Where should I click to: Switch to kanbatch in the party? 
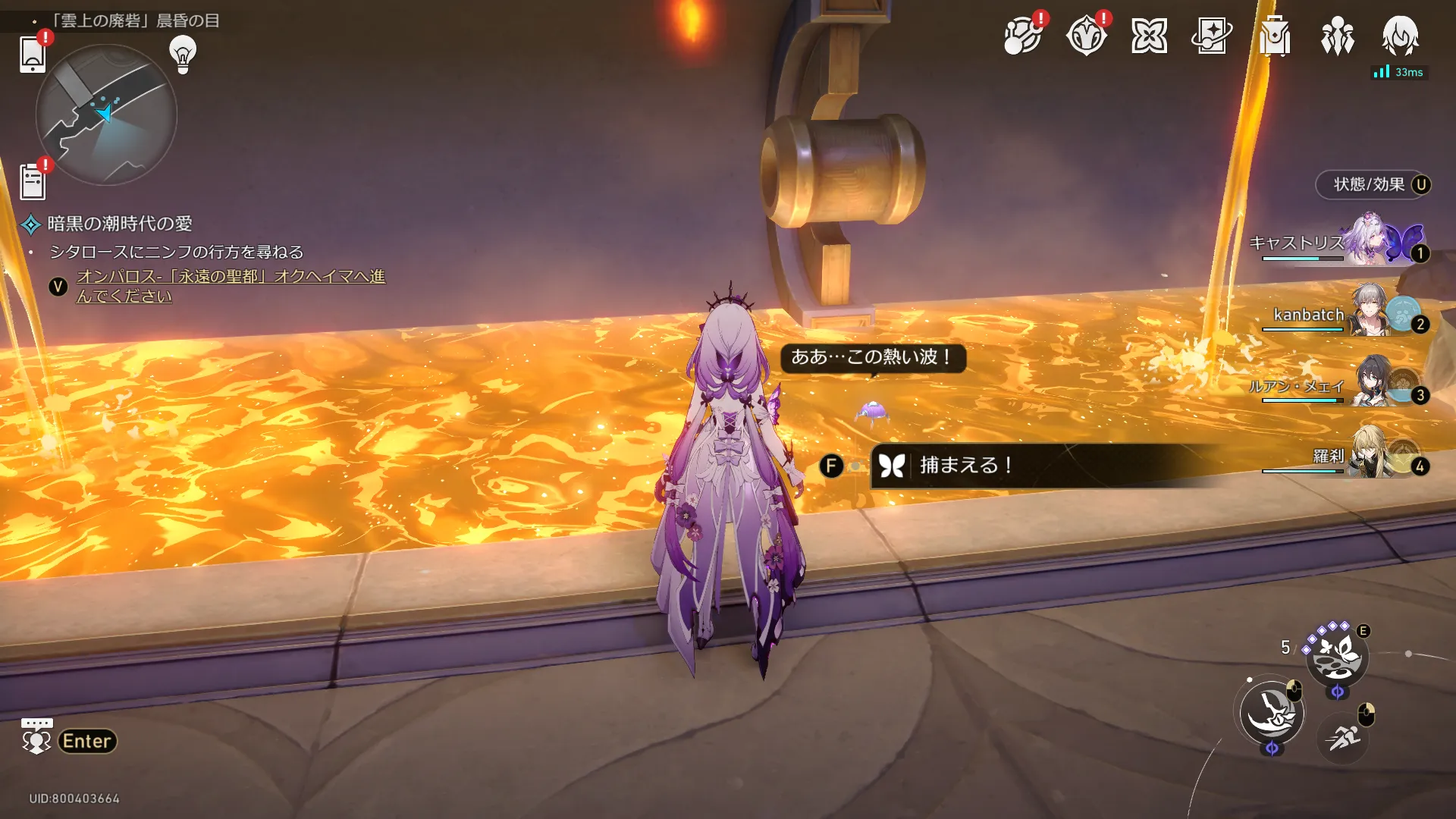pyautogui.click(x=1365, y=314)
